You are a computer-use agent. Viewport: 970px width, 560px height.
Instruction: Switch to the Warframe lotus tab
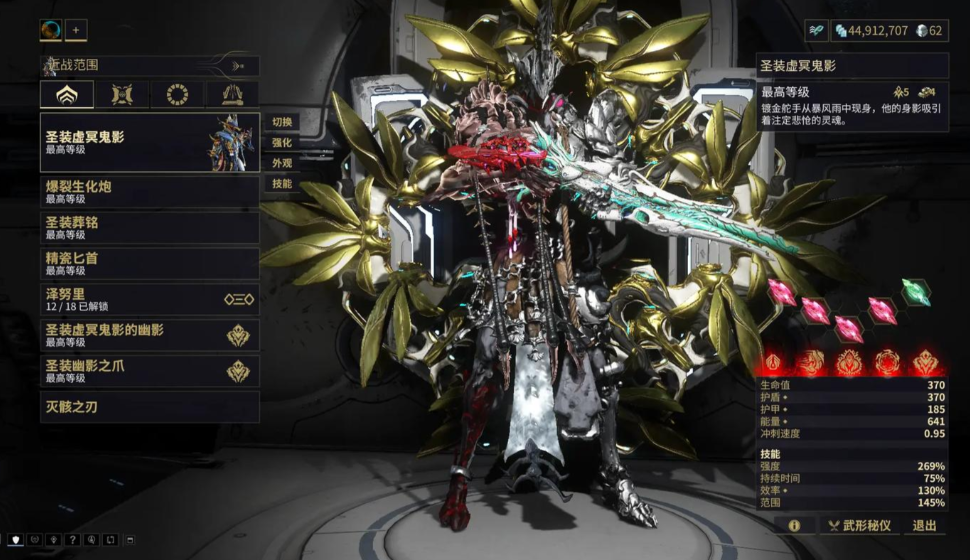(x=66, y=95)
